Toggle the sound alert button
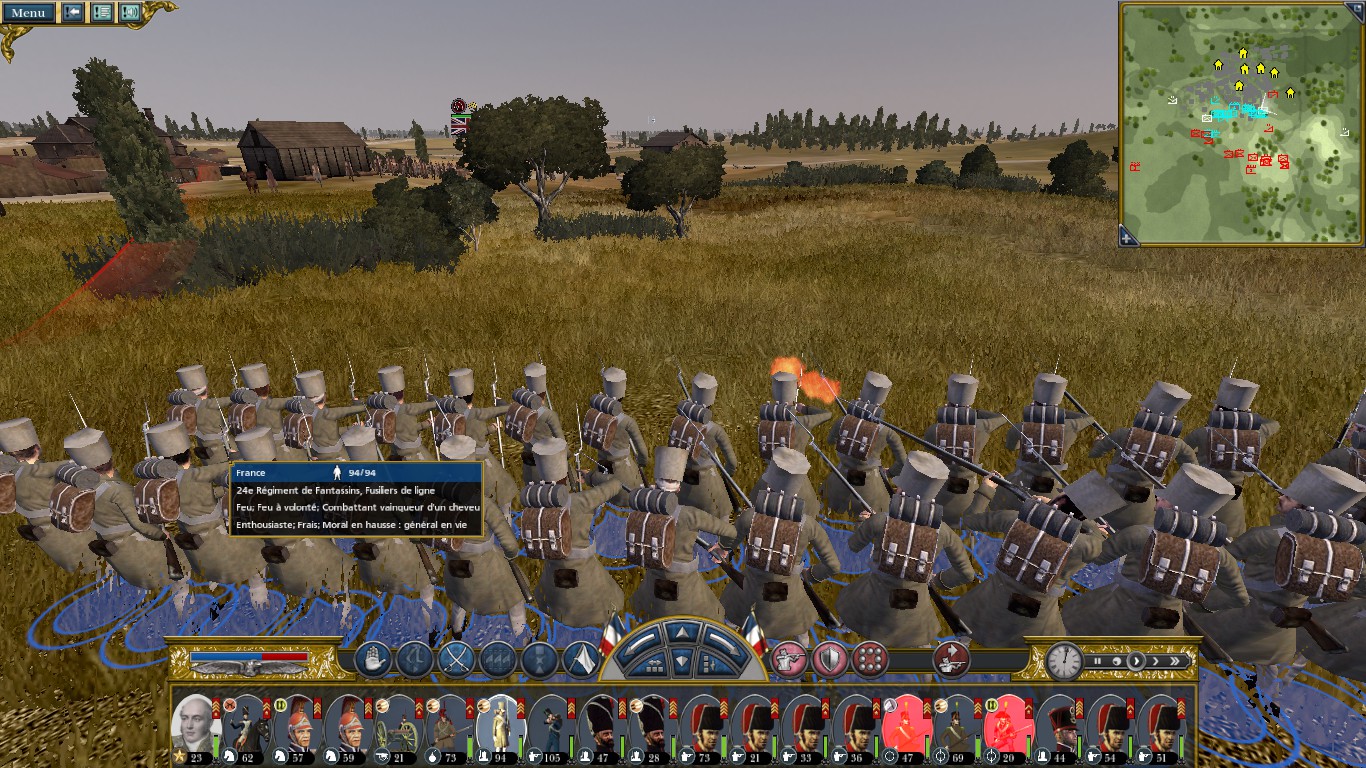The height and width of the screenshot is (768, 1366). (130, 13)
